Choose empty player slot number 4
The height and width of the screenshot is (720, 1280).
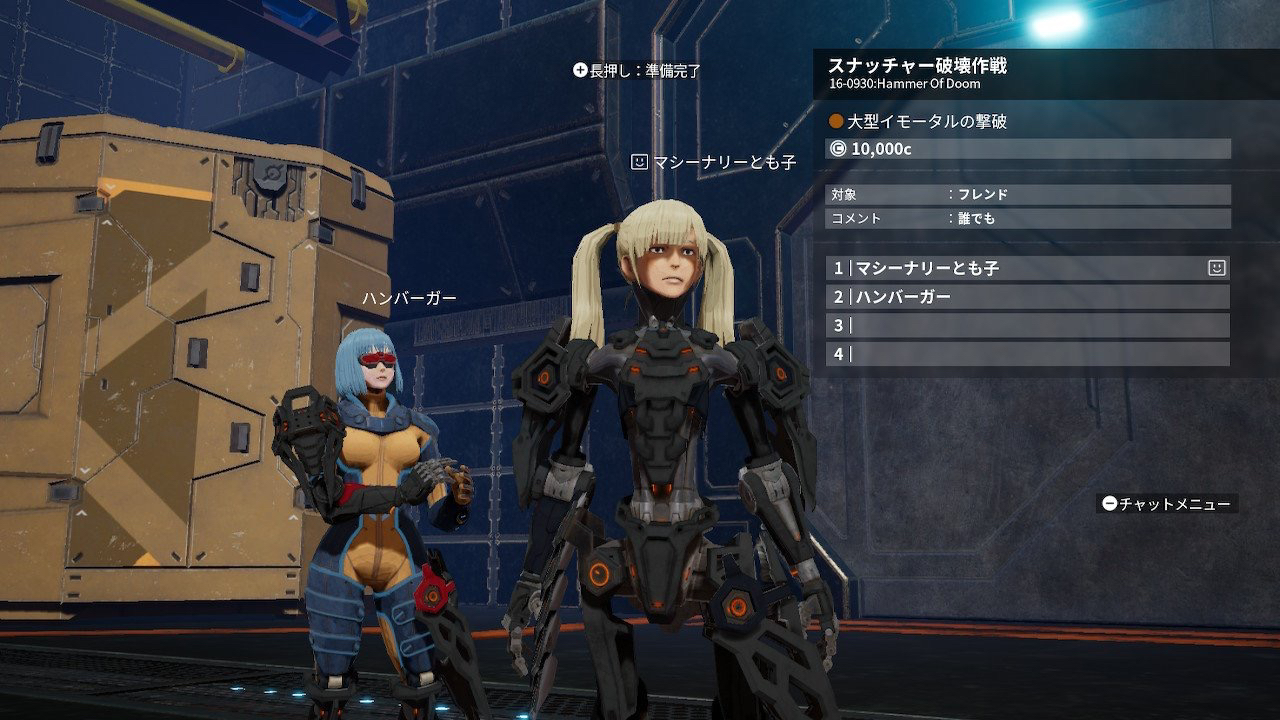pyautogui.click(x=1028, y=354)
